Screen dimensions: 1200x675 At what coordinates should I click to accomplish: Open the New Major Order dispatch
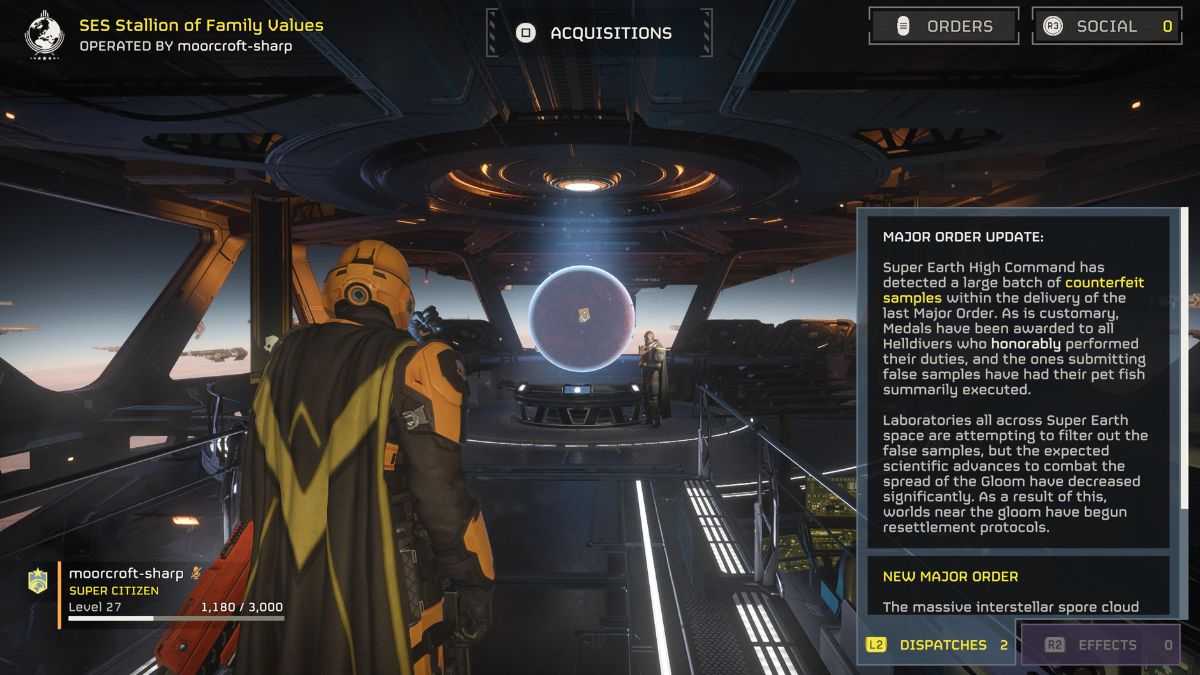coord(1017,590)
